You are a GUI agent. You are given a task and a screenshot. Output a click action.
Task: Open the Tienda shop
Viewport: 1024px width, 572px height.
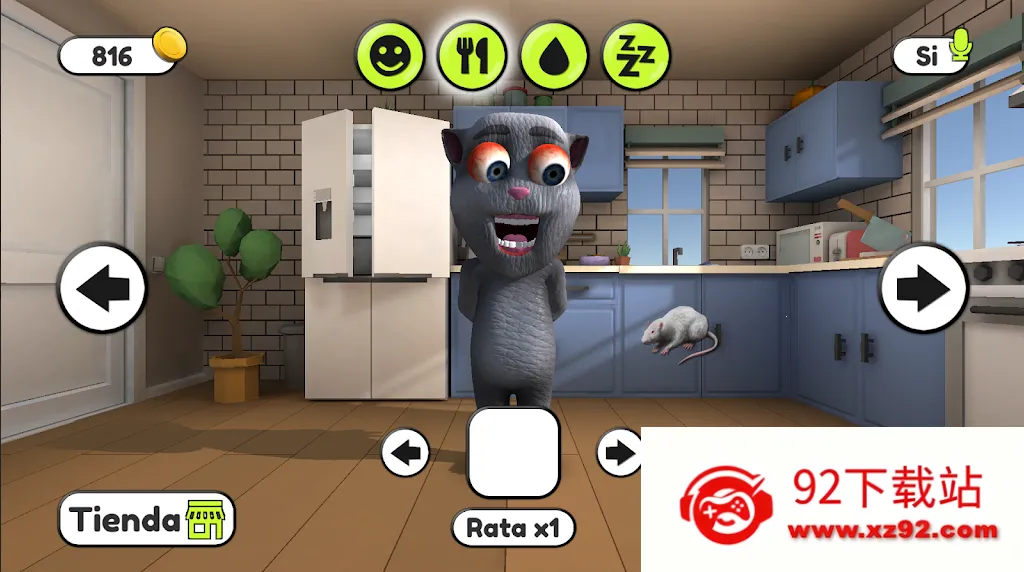tap(146, 519)
